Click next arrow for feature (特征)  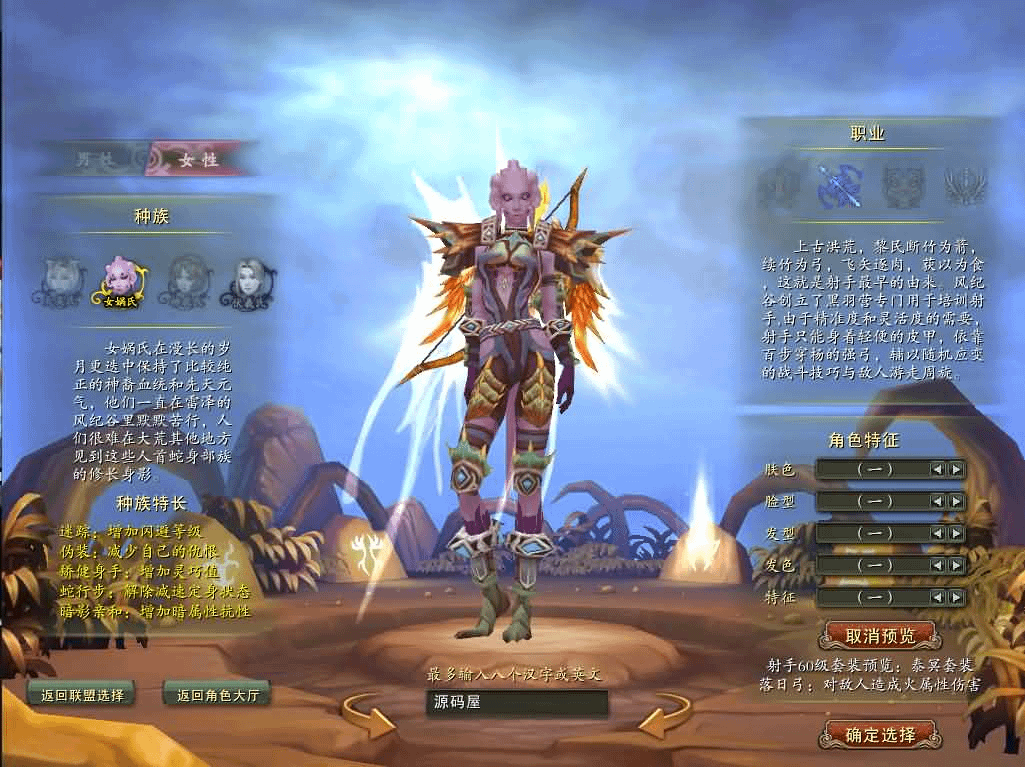pos(957,597)
